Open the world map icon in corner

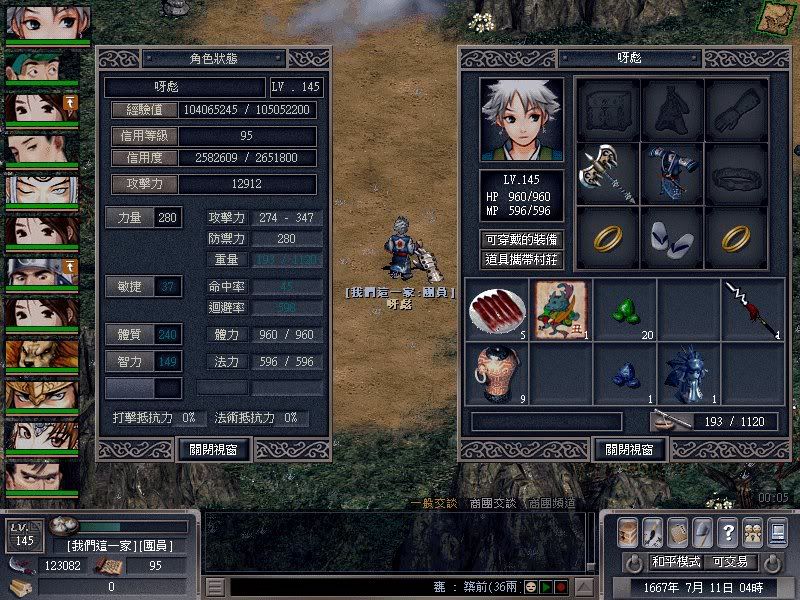(x=776, y=17)
